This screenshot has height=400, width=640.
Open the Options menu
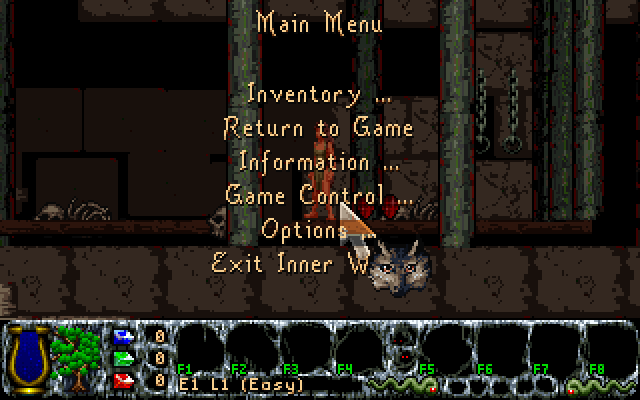303,229
